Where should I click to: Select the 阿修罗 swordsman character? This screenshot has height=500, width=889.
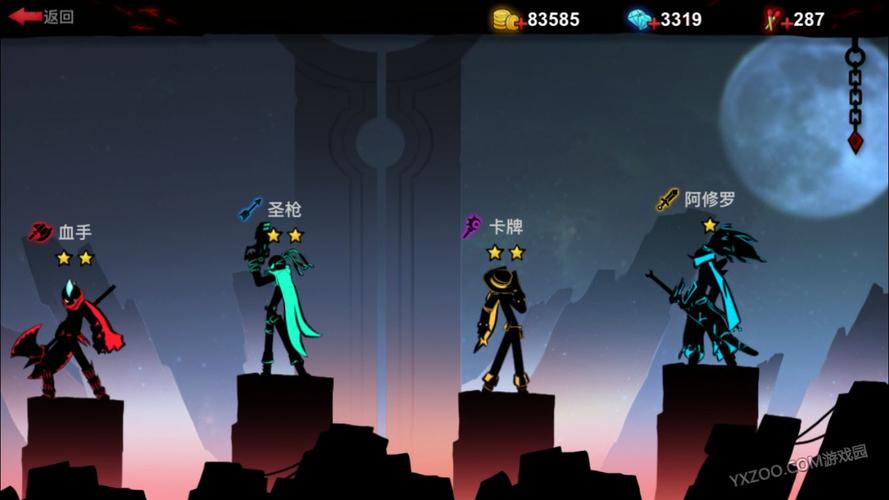click(711, 300)
